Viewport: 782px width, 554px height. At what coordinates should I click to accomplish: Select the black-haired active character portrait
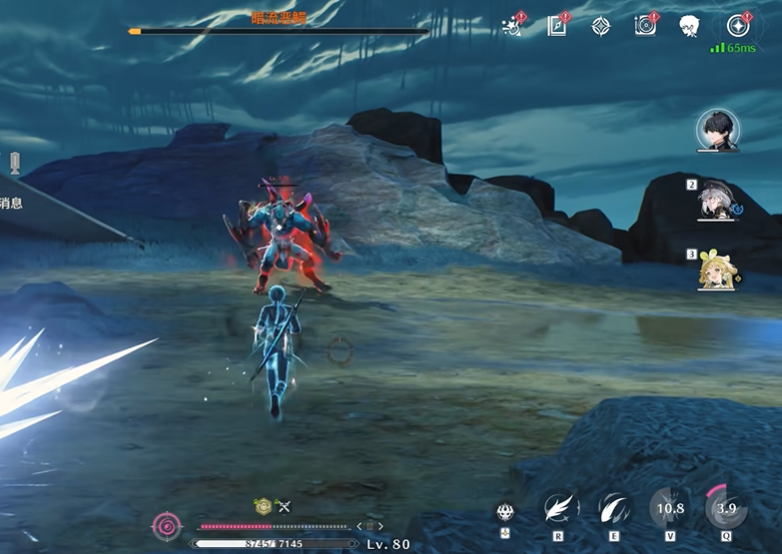point(717,130)
